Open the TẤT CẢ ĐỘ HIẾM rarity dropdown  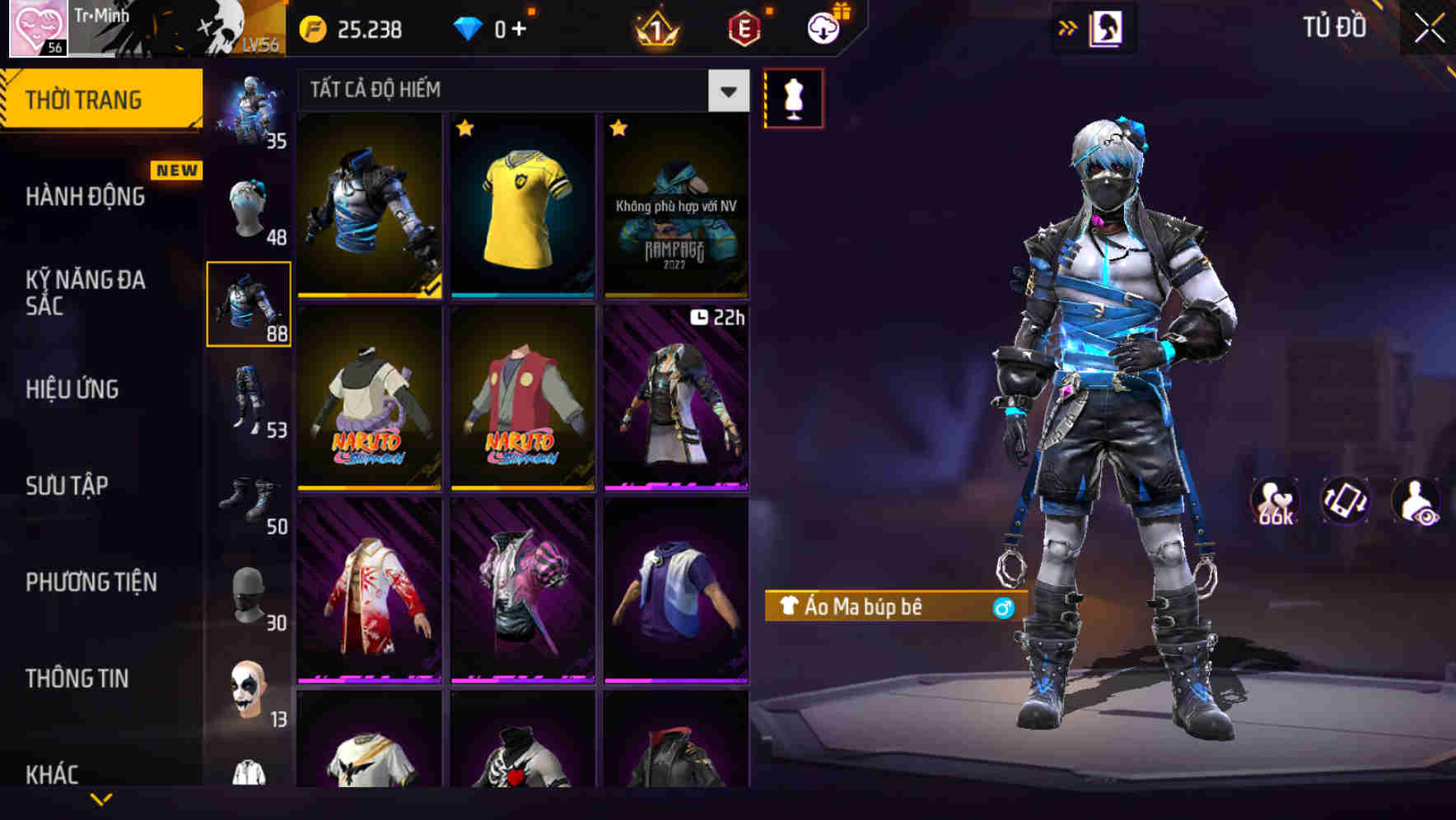coord(519,90)
